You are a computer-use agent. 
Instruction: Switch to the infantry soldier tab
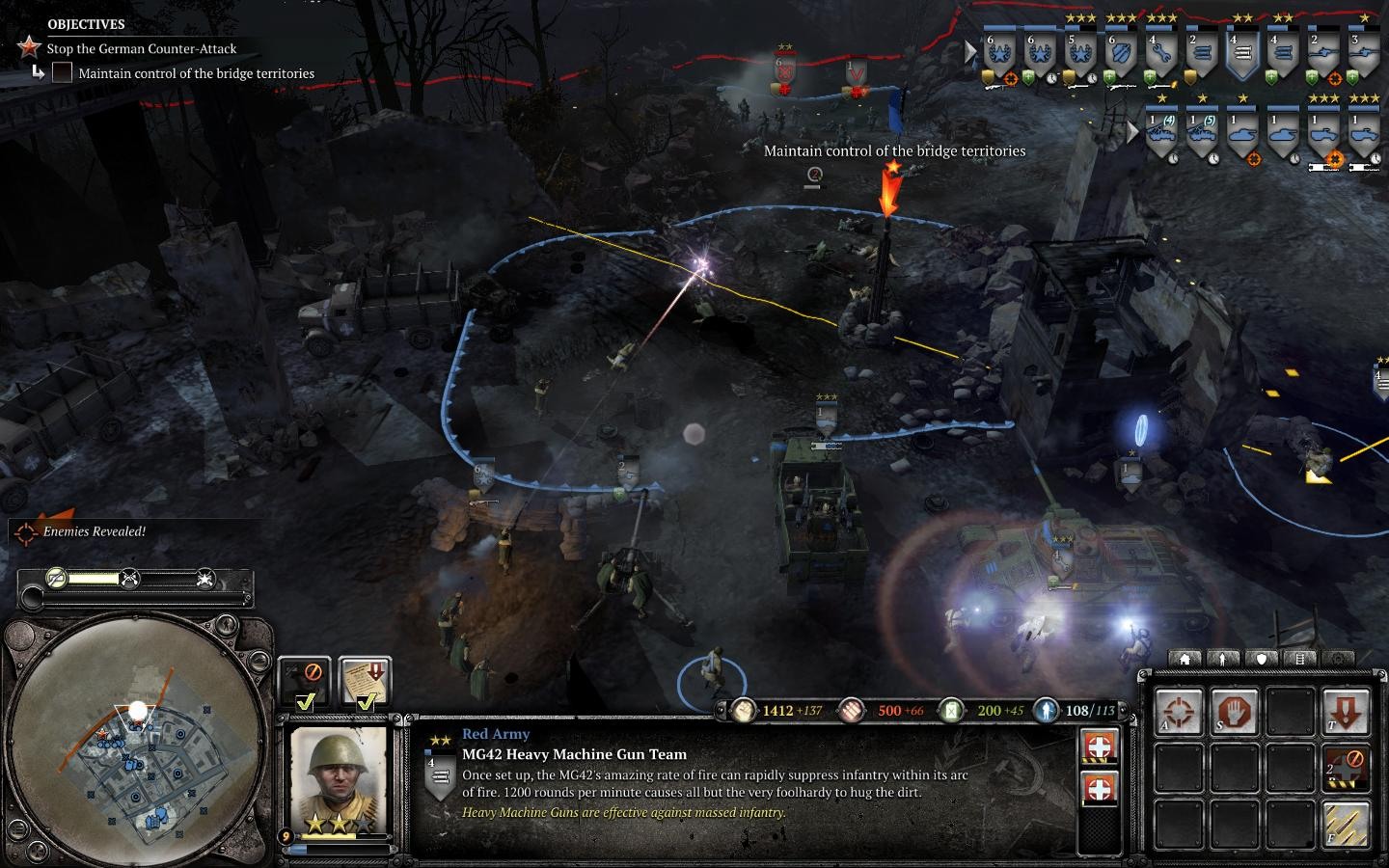1223,659
